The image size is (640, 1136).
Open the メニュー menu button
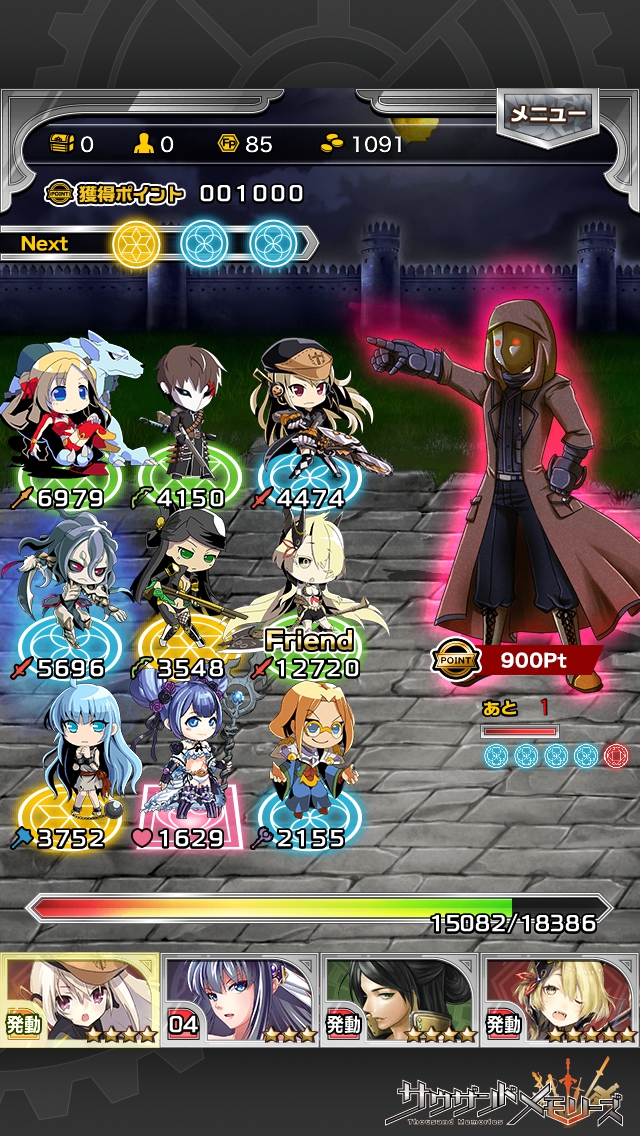coord(547,115)
